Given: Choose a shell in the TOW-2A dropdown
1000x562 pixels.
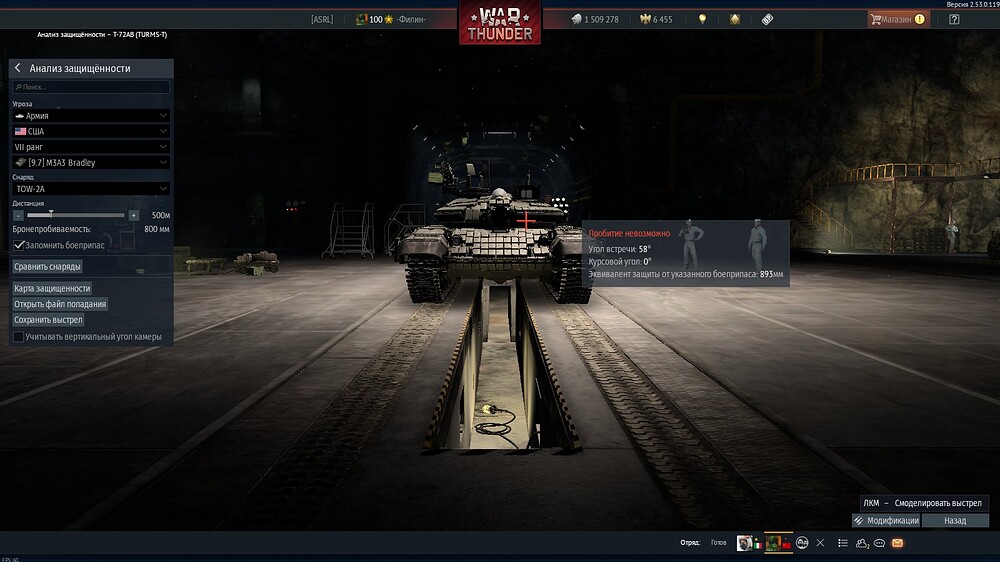Looking at the screenshot, I should point(91,188).
